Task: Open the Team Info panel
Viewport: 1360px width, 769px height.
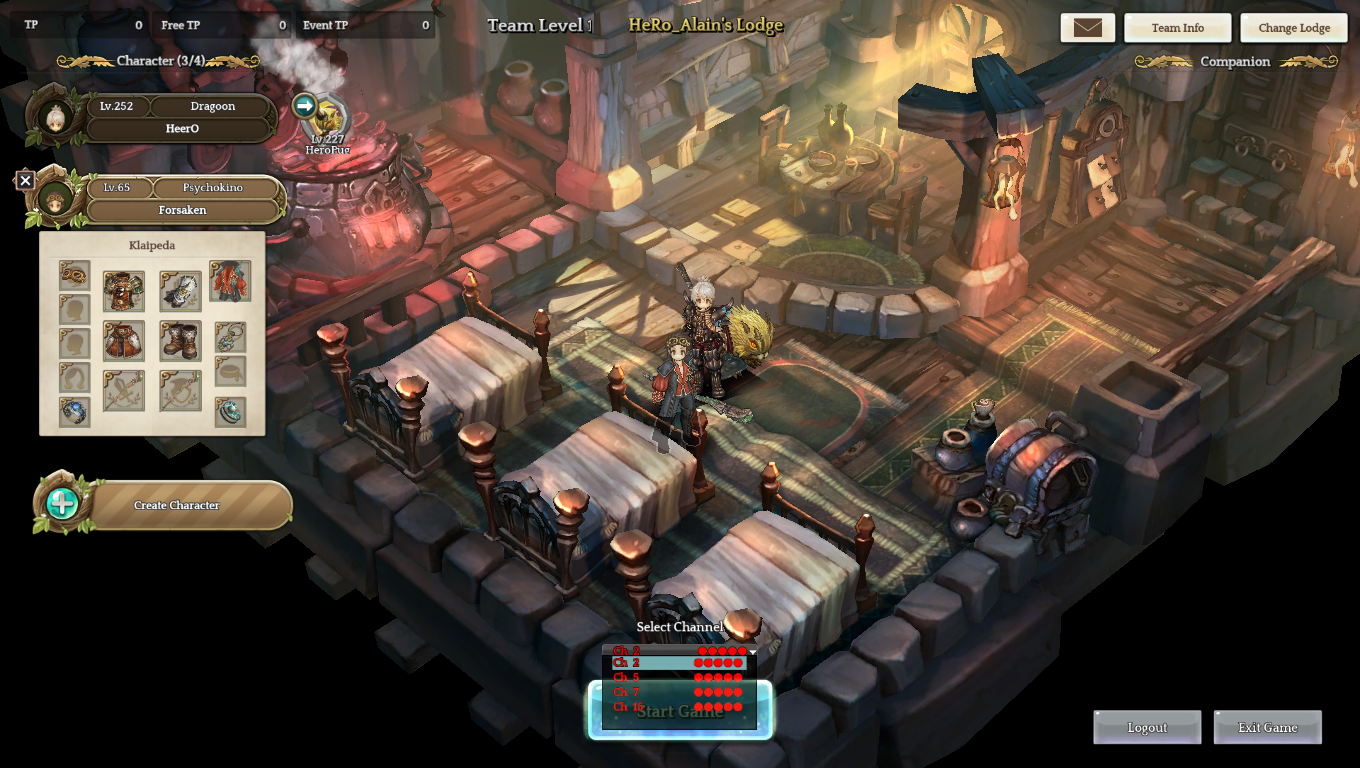Action: [1177, 28]
